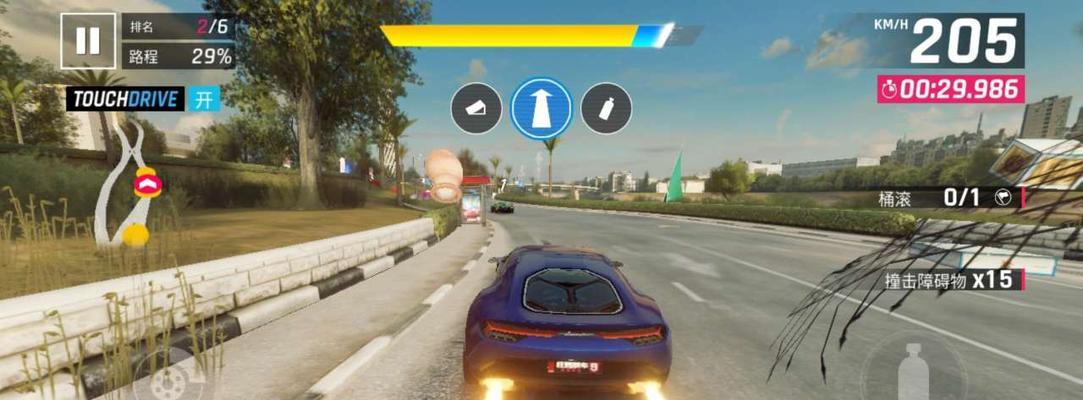This screenshot has width=1083, height=400.
Task: Open the 撞击障碍物 objective tracker
Action: pos(950,280)
